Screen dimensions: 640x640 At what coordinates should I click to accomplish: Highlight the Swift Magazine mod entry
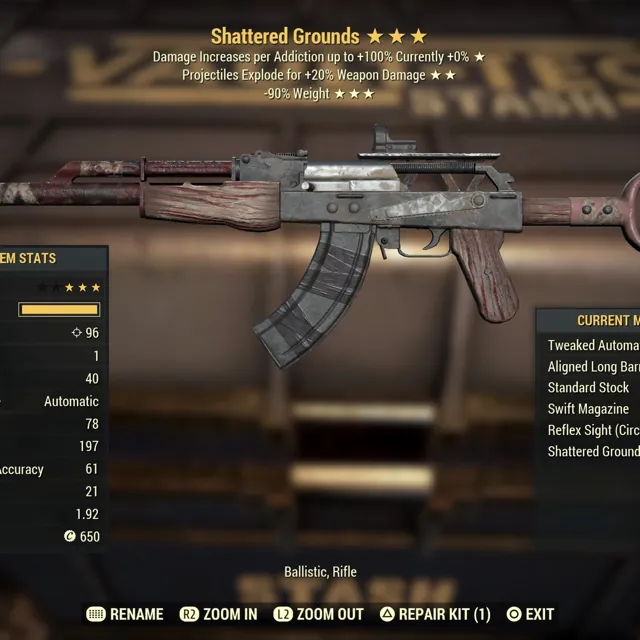coord(589,409)
